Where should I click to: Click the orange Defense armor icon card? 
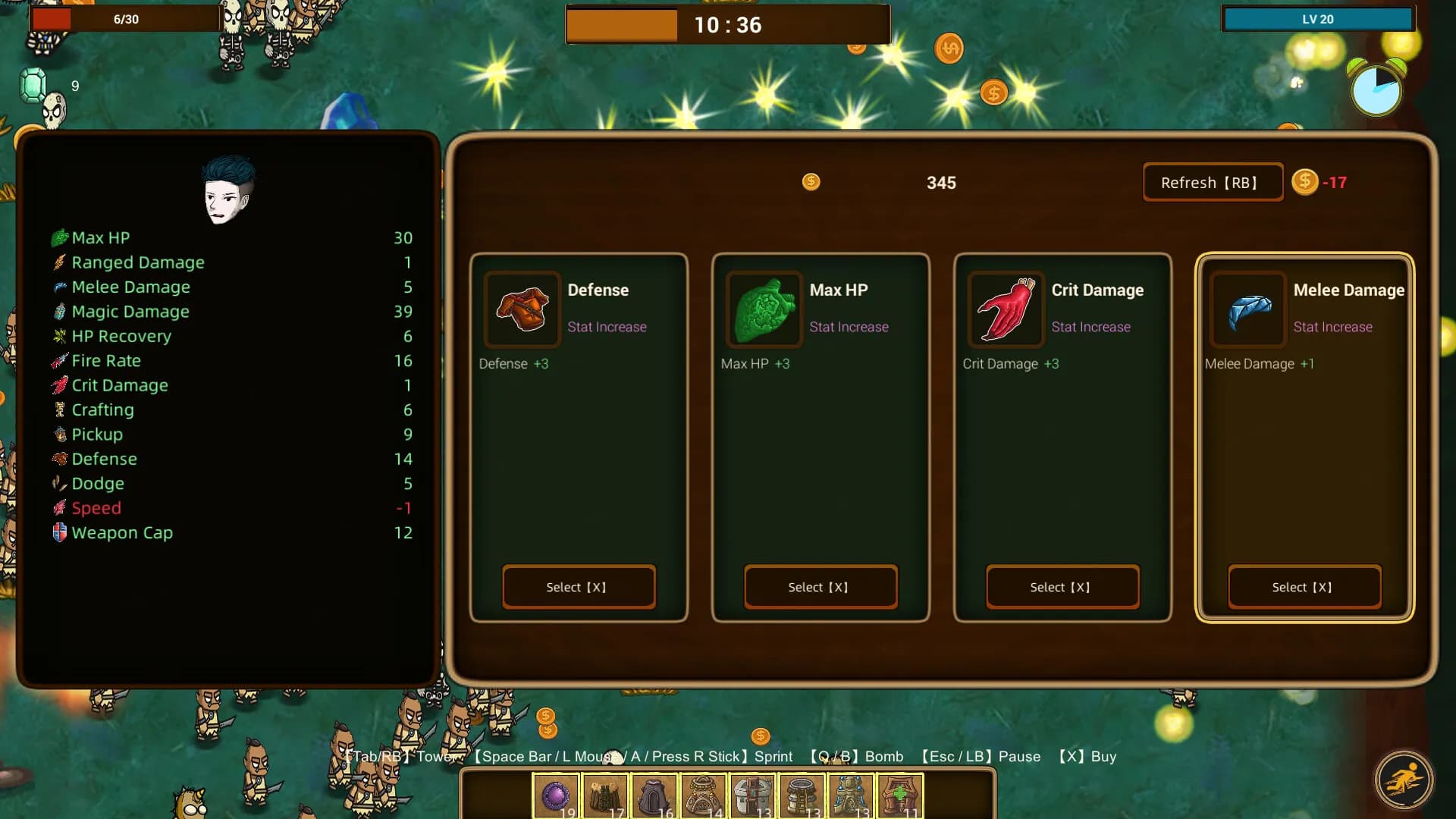522,309
